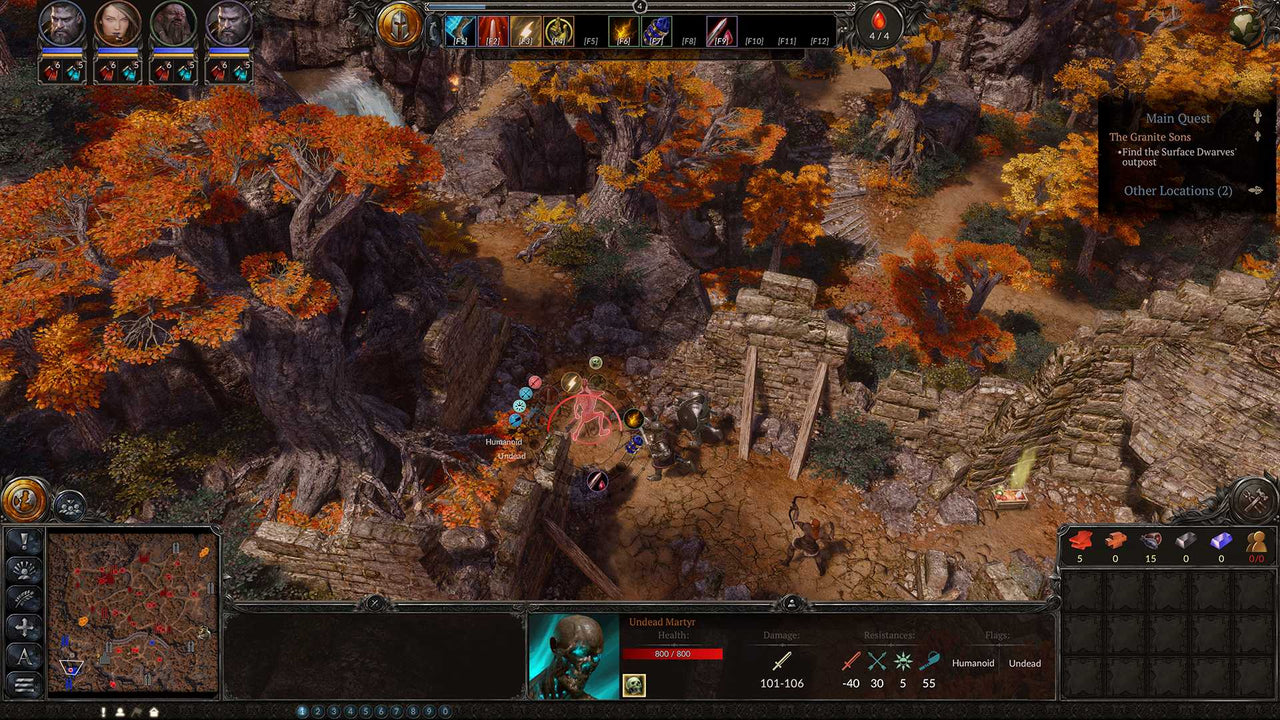Open the hamburger menu icon below the A icon

pos(23,680)
